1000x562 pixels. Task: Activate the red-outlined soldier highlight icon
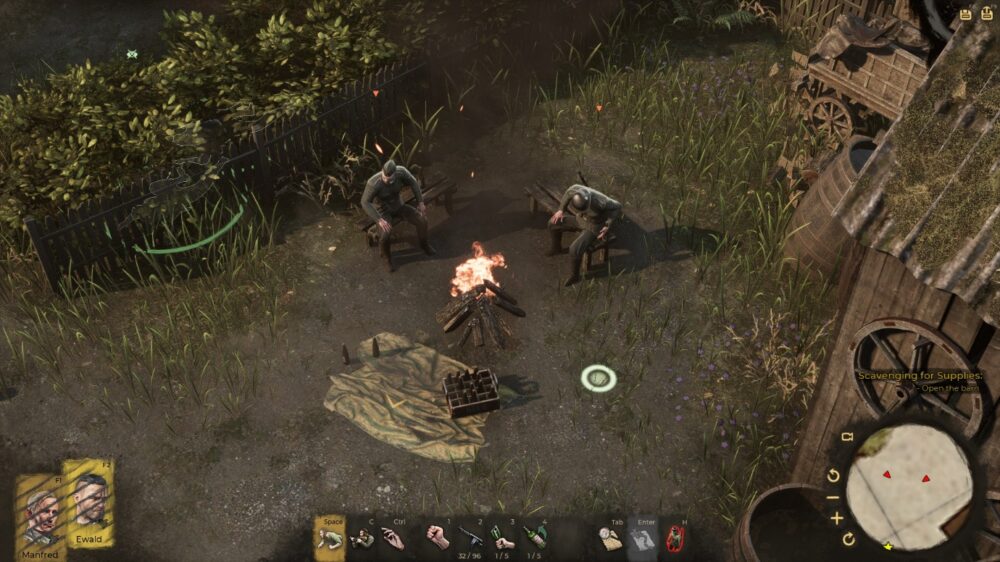tap(675, 539)
